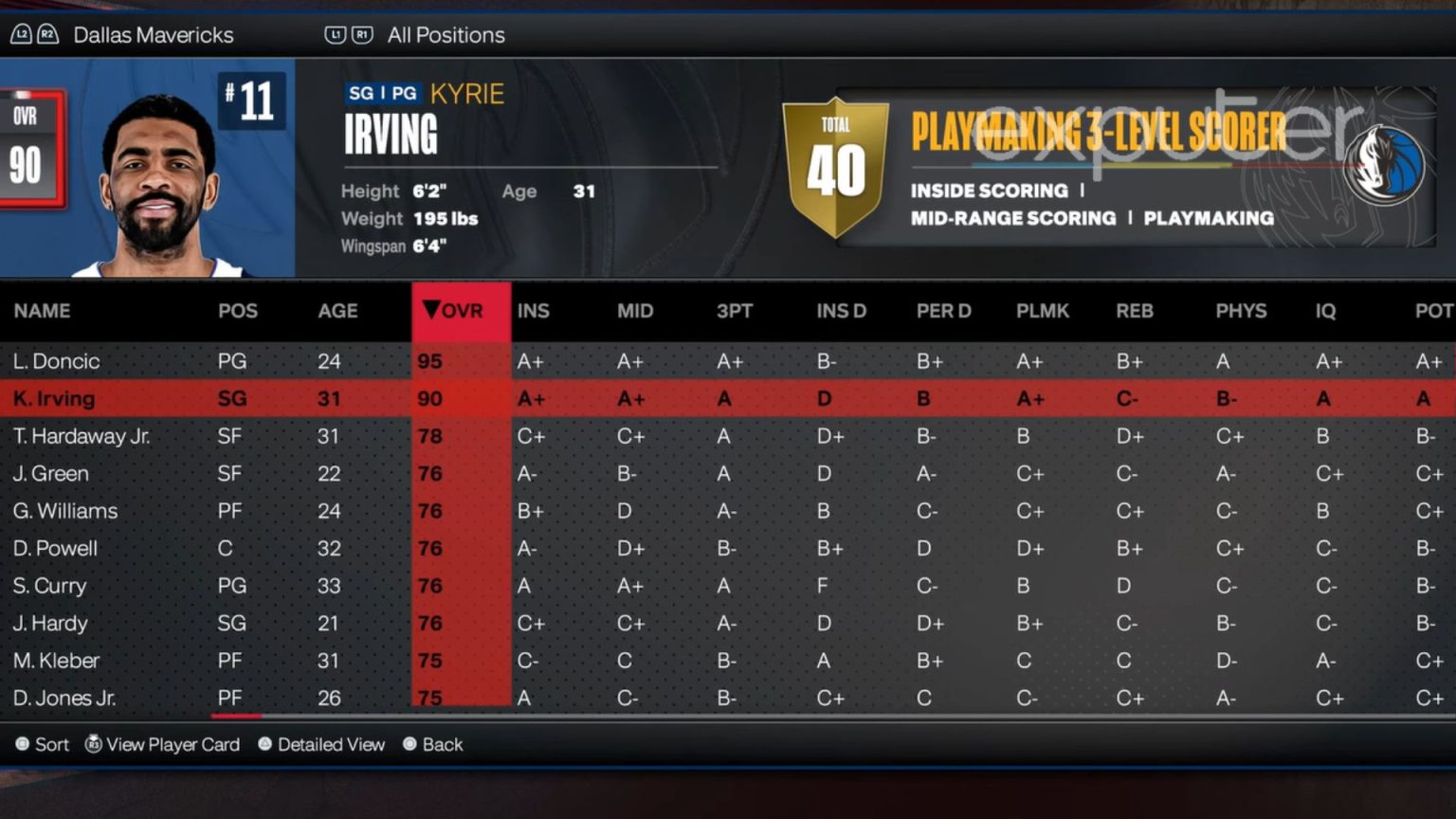Click the Back circle button icon
The image size is (1456, 819).
point(409,745)
